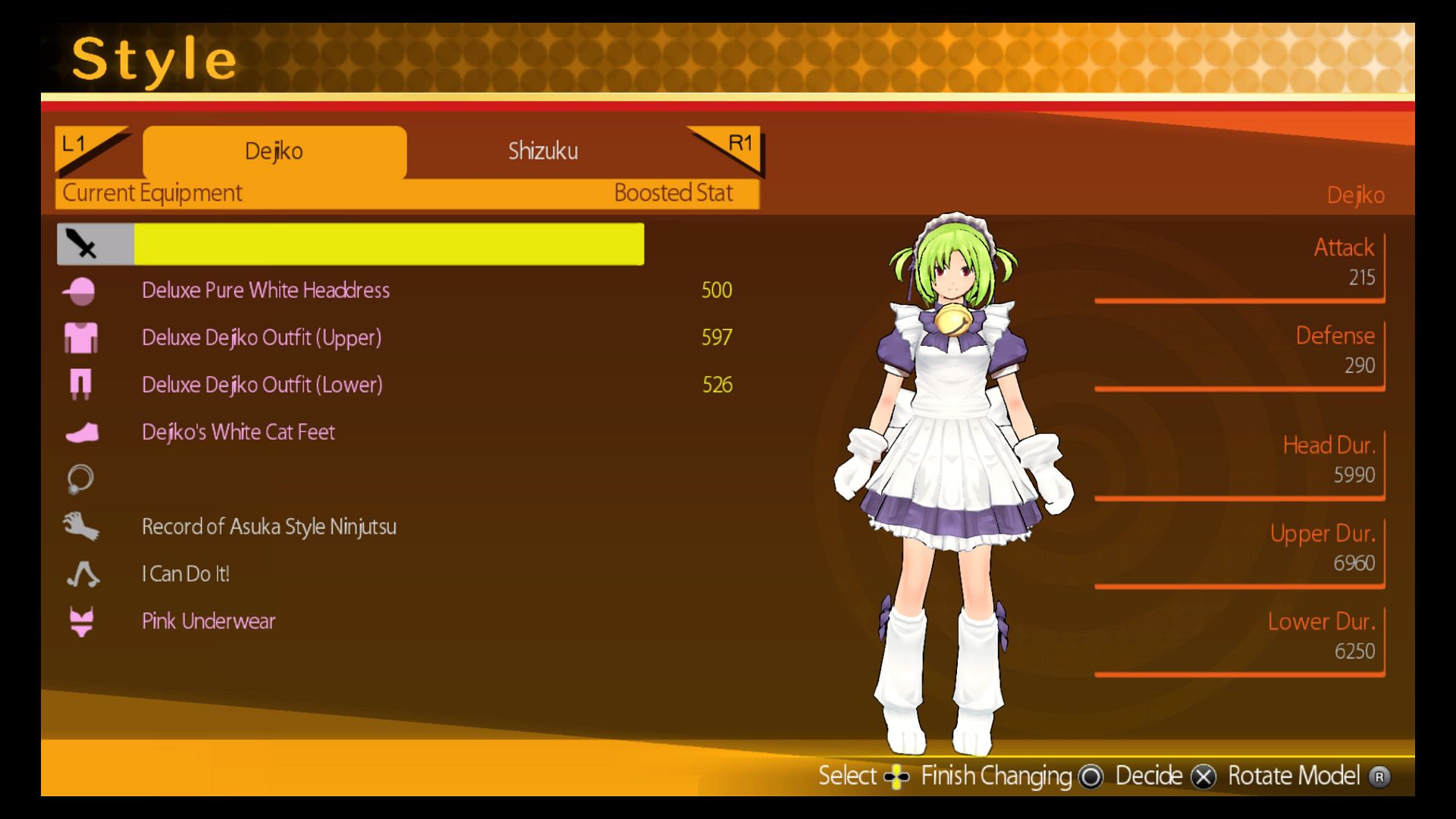Switch to the Shizuku character tab

pos(542,151)
